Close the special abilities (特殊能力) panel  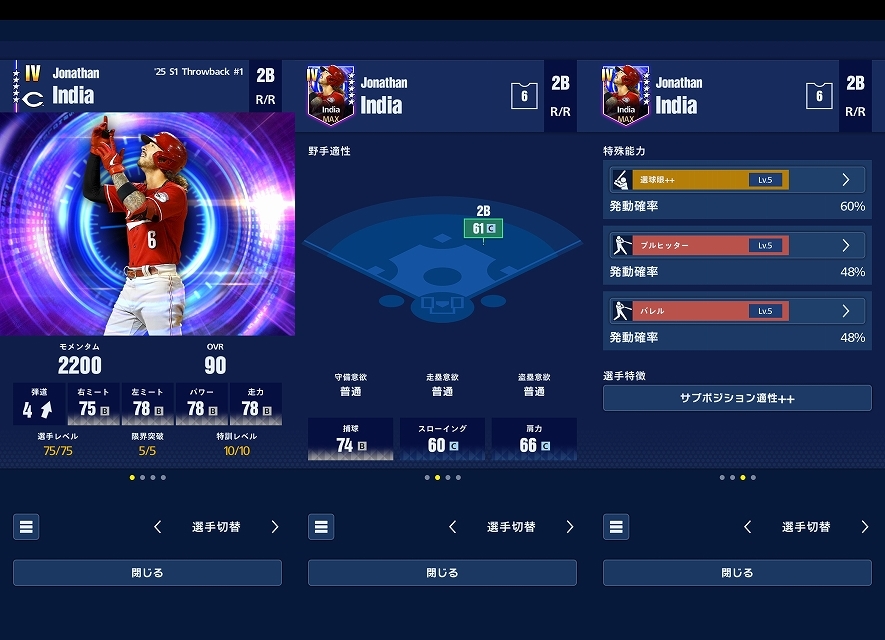point(737,573)
